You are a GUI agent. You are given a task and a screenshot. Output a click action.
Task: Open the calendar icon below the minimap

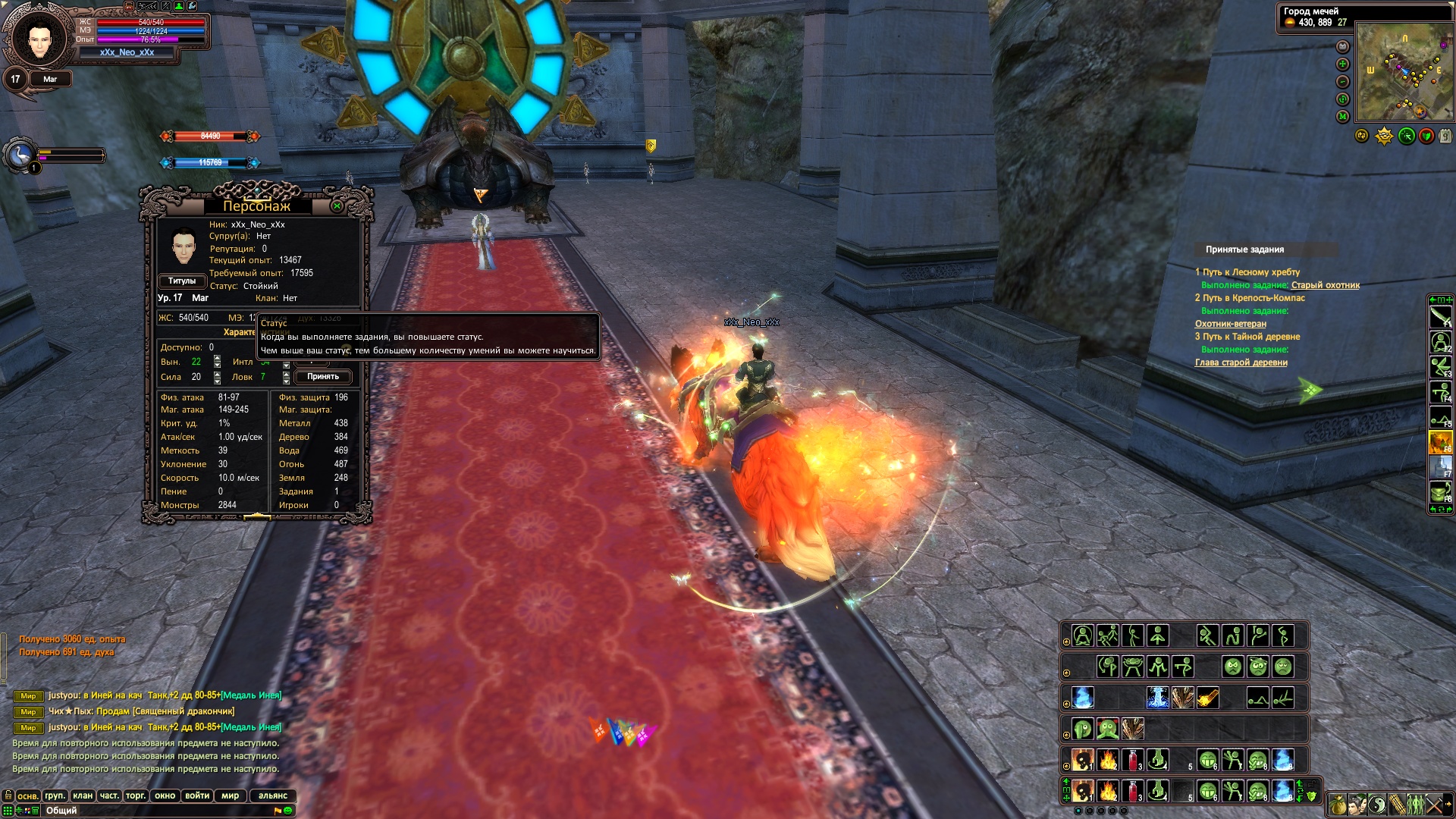click(1445, 136)
